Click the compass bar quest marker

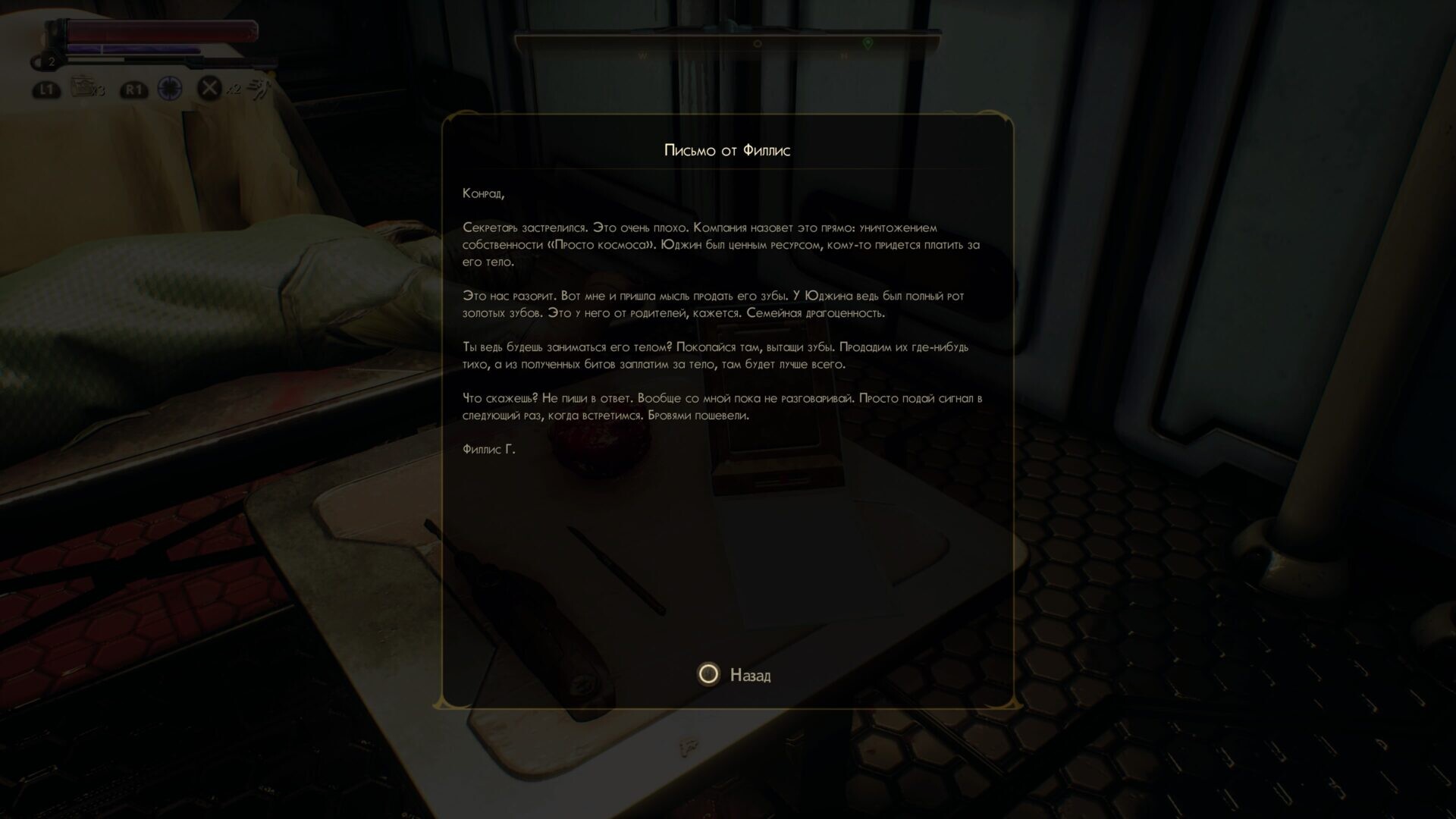tap(868, 44)
